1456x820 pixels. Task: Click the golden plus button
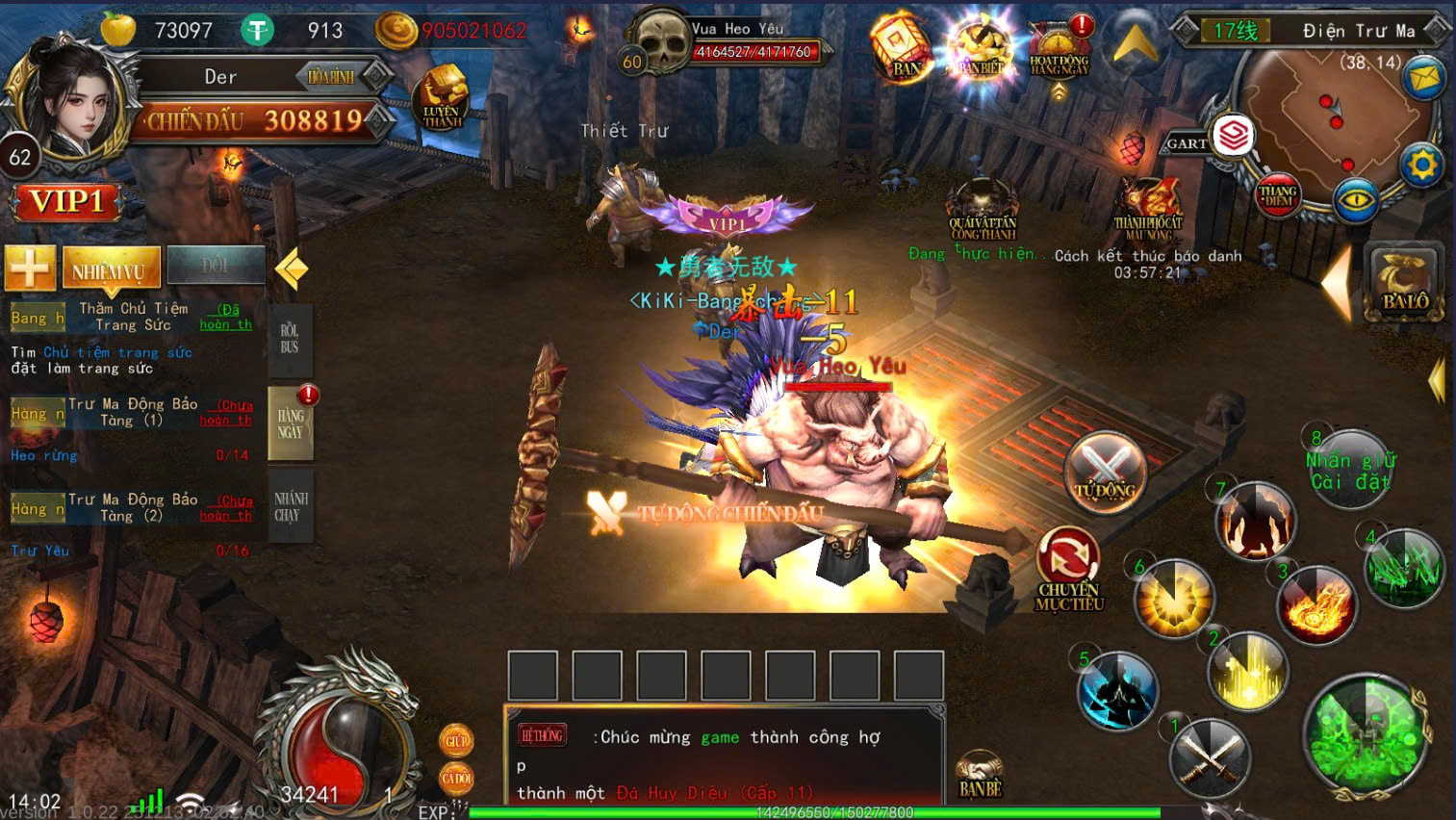pyautogui.click(x=30, y=267)
